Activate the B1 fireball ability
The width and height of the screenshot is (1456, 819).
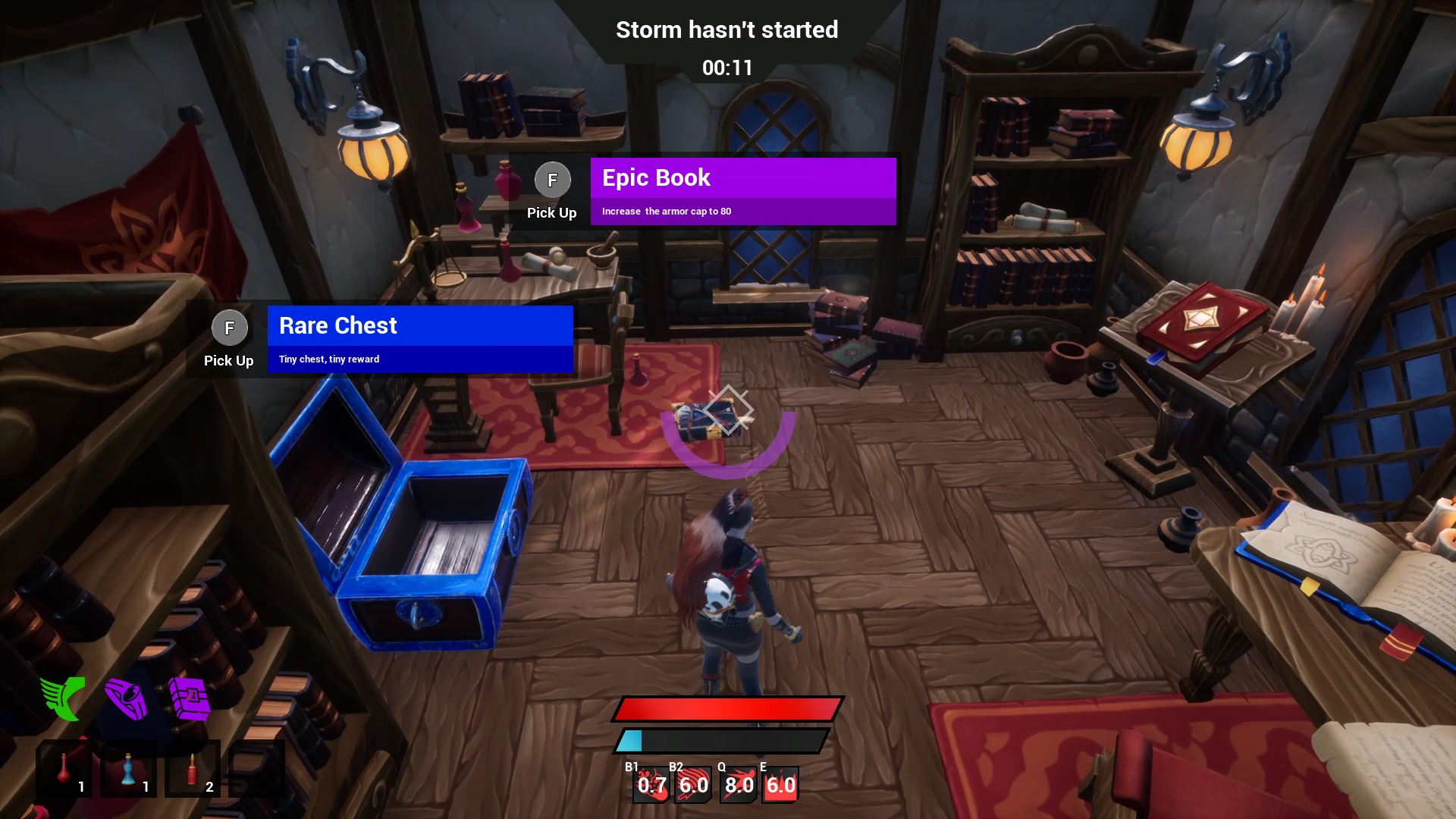(651, 785)
